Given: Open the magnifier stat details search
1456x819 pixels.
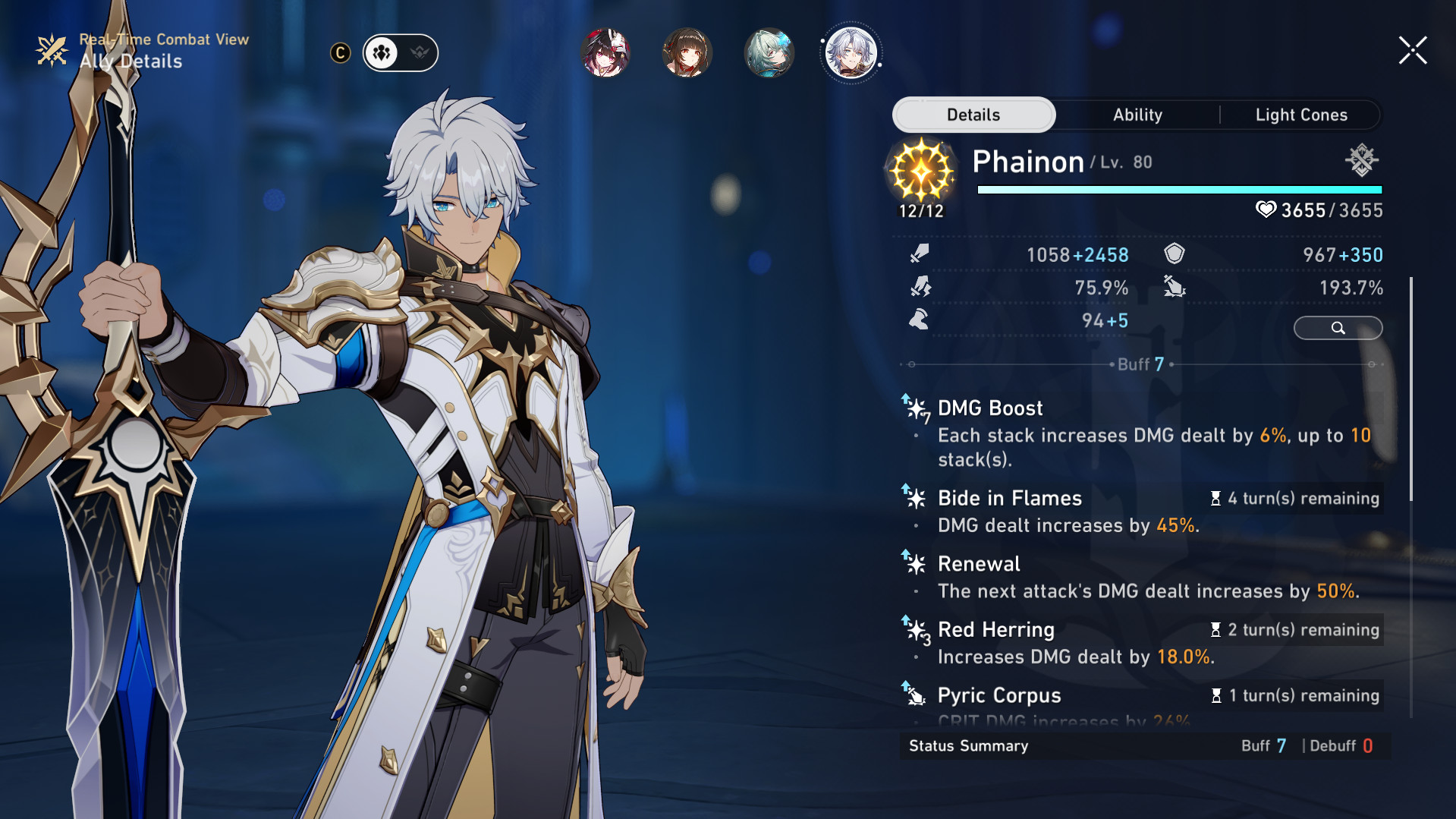Looking at the screenshot, I should coord(1338,328).
